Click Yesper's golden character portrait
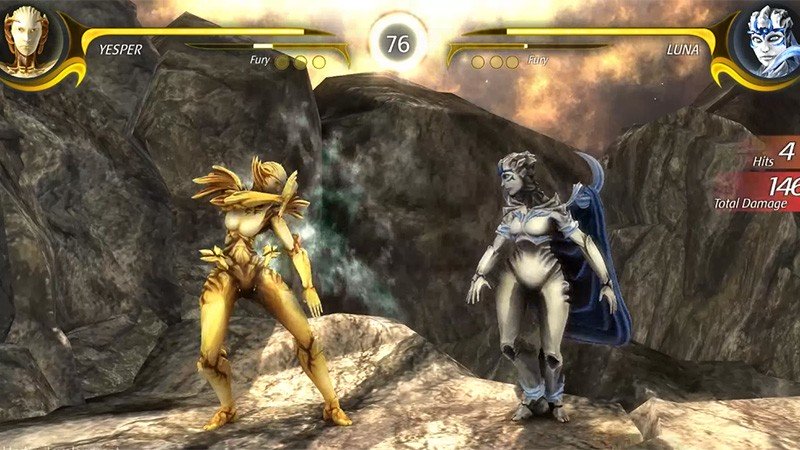 tap(30, 41)
